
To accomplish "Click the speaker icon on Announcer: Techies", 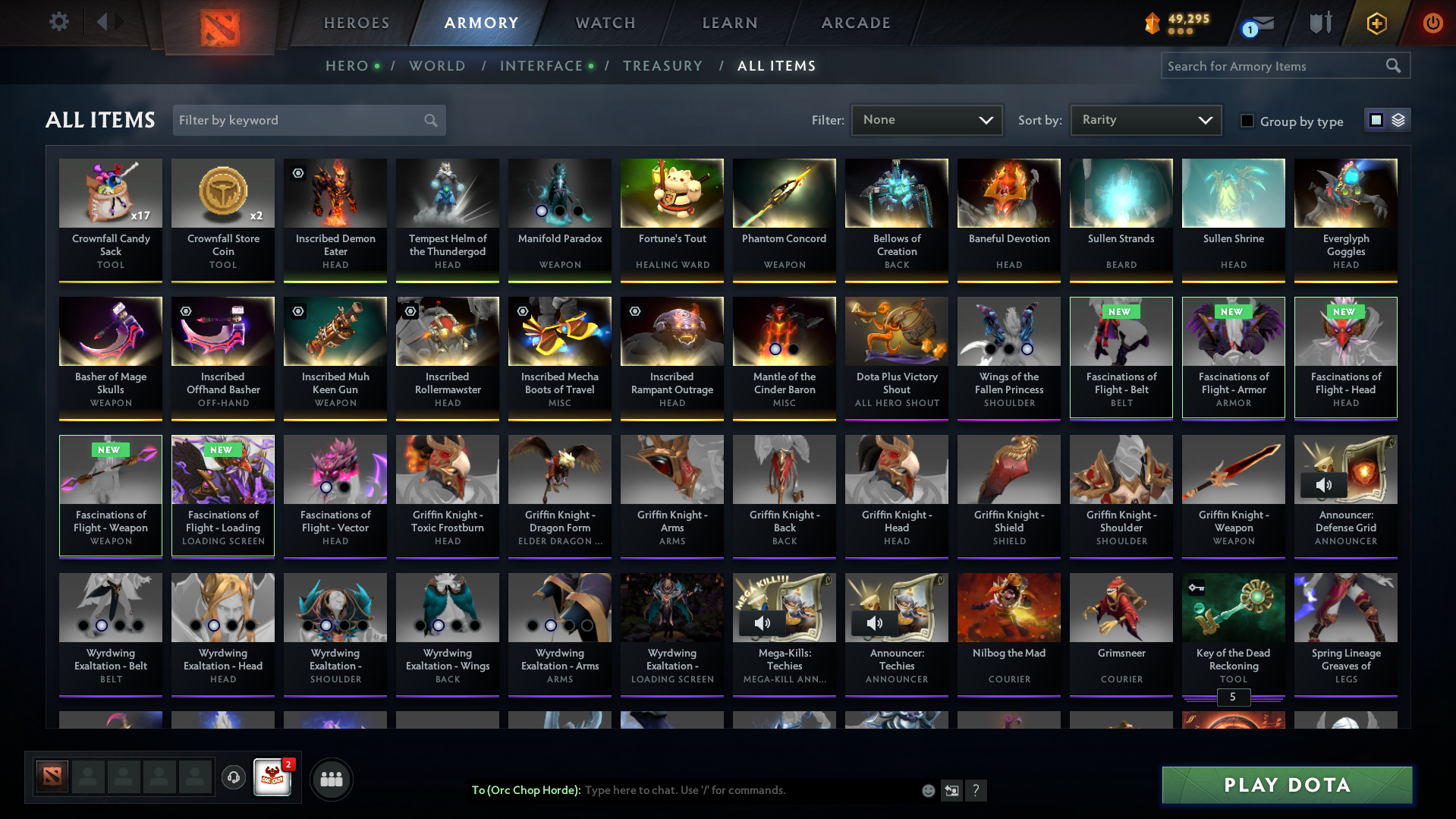I will (x=874, y=623).
